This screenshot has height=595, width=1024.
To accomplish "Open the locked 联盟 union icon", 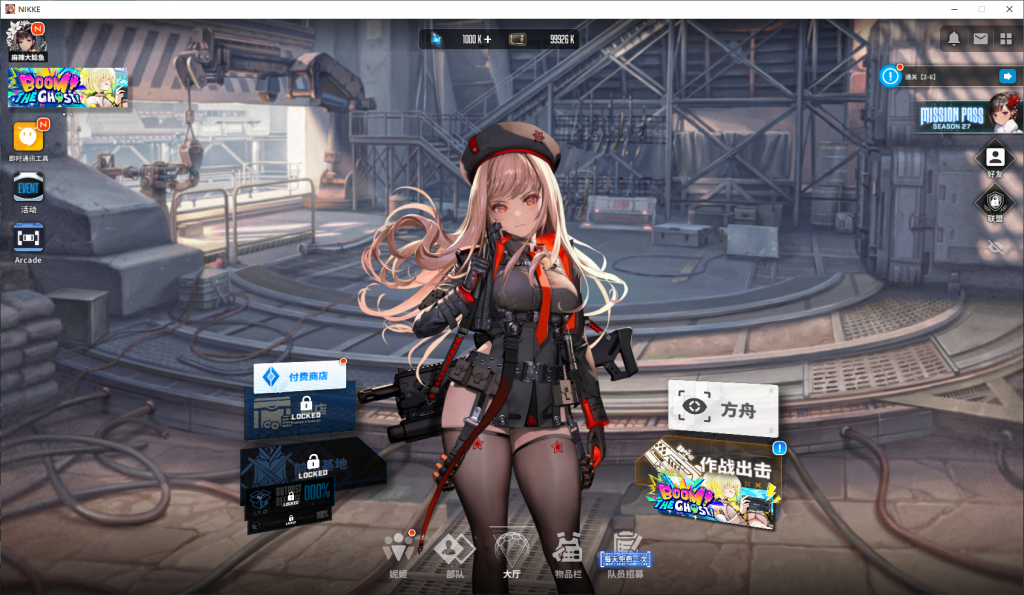I will 995,203.
